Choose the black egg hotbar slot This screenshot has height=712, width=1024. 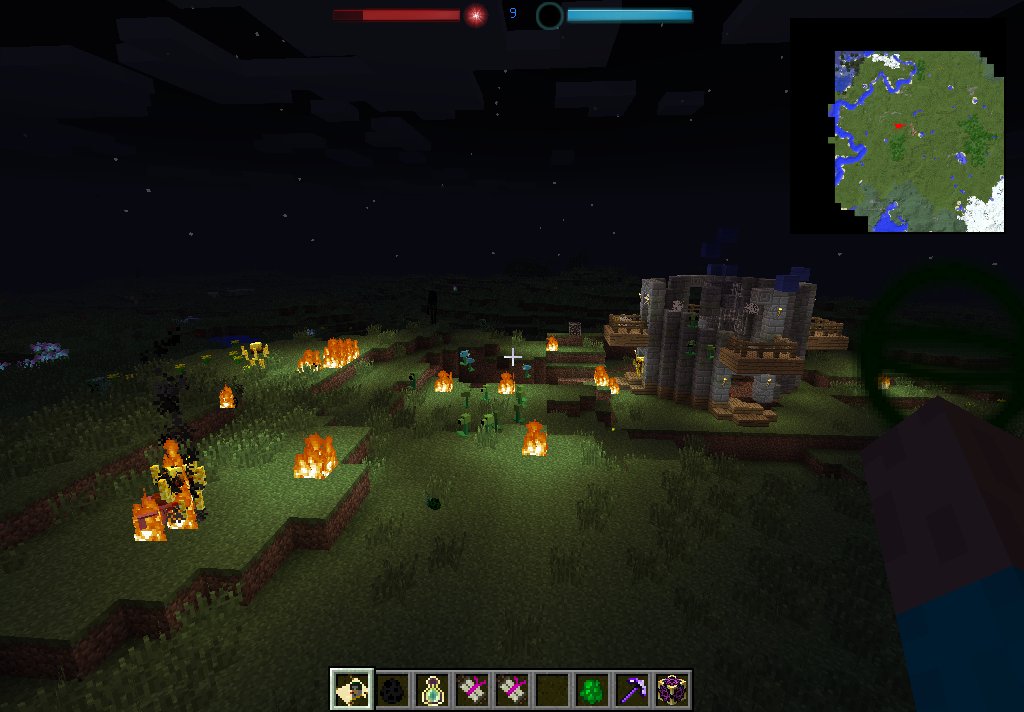392,690
